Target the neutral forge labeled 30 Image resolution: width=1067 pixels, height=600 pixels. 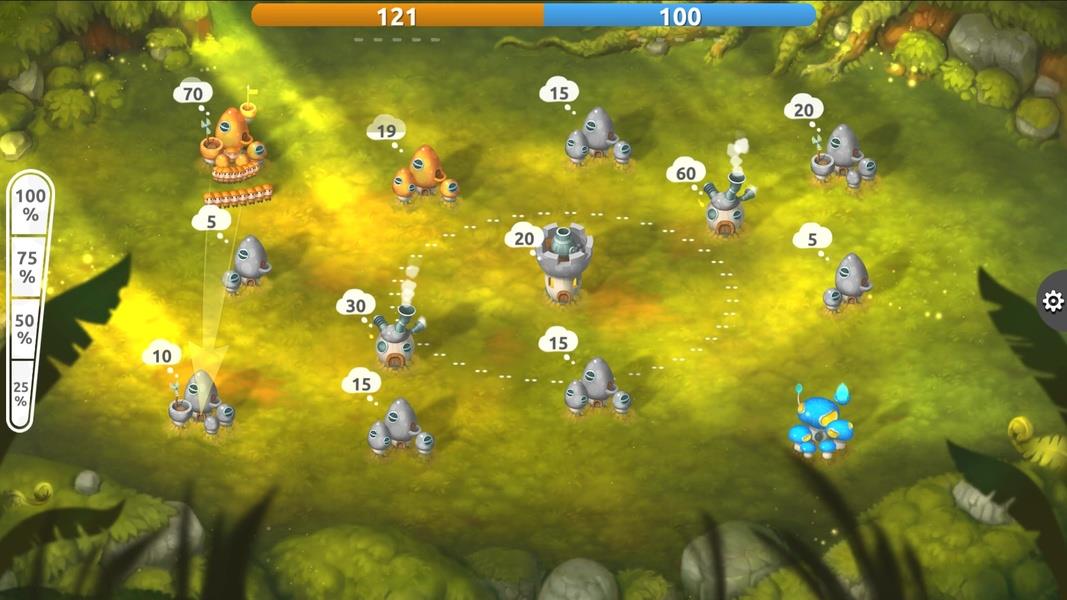(397, 337)
